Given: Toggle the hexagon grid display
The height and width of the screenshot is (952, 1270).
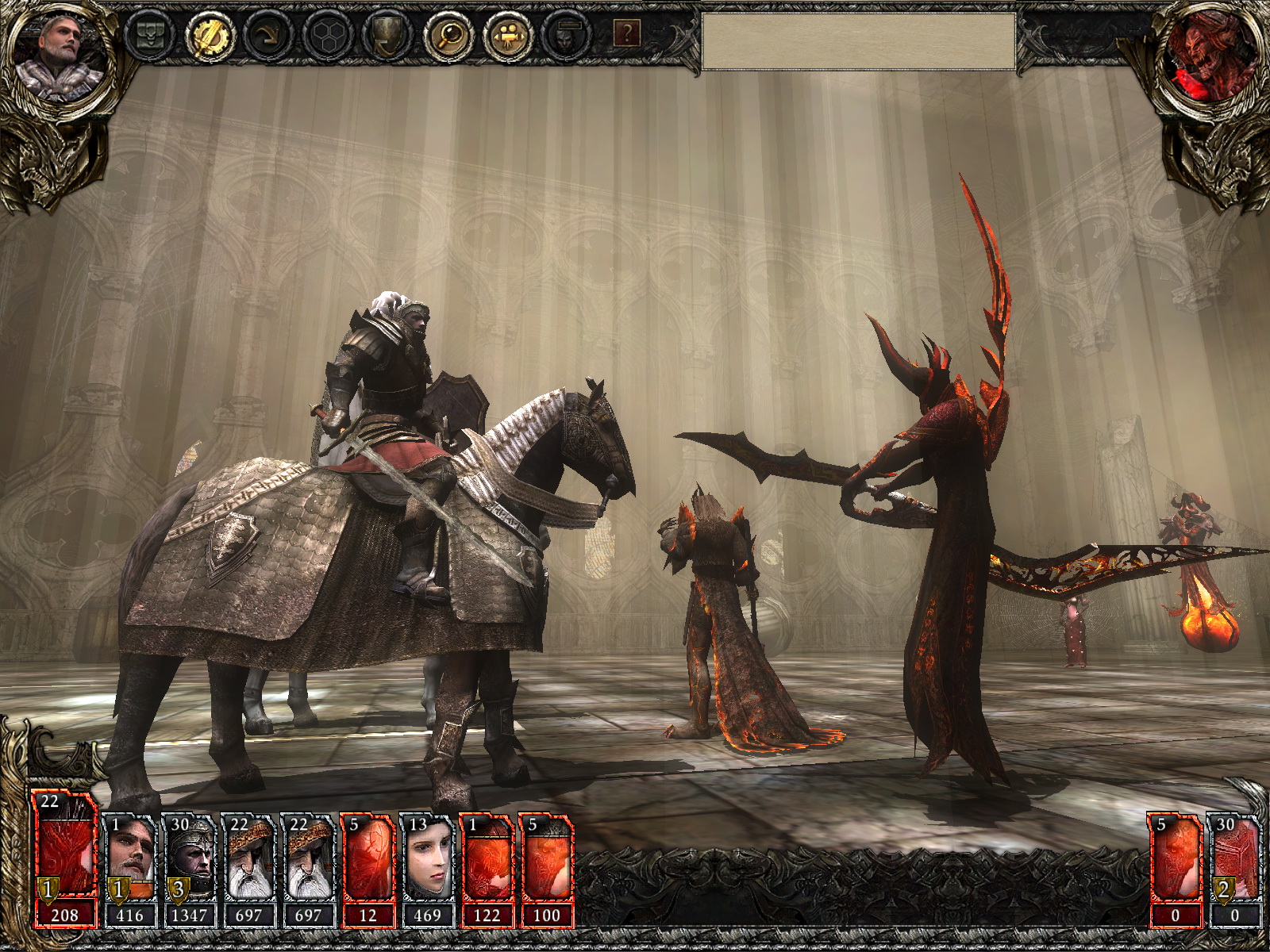Looking at the screenshot, I should [328, 35].
